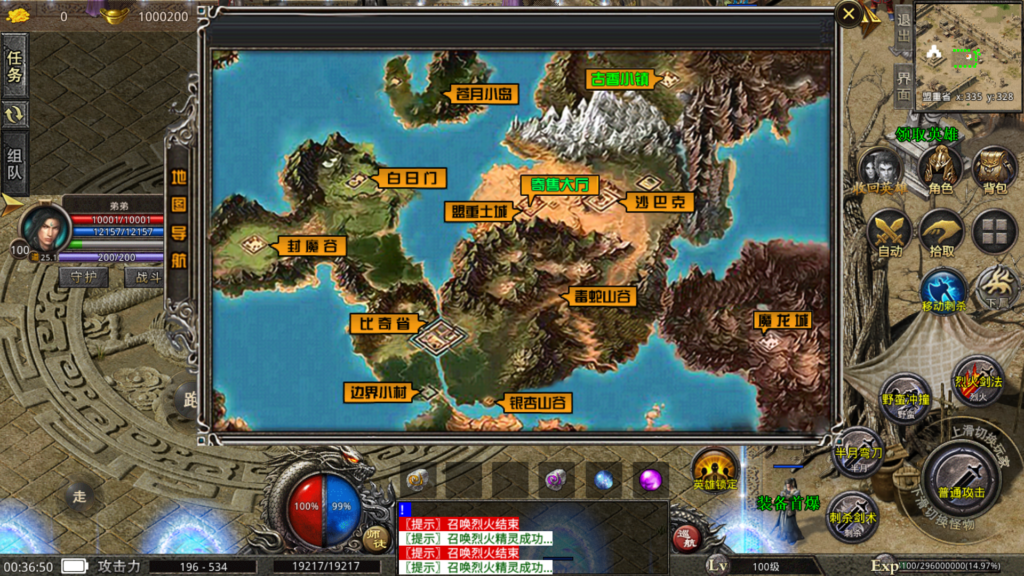Go to 魔龙城 map marker
This screenshot has height=576, width=1024.
click(781, 320)
